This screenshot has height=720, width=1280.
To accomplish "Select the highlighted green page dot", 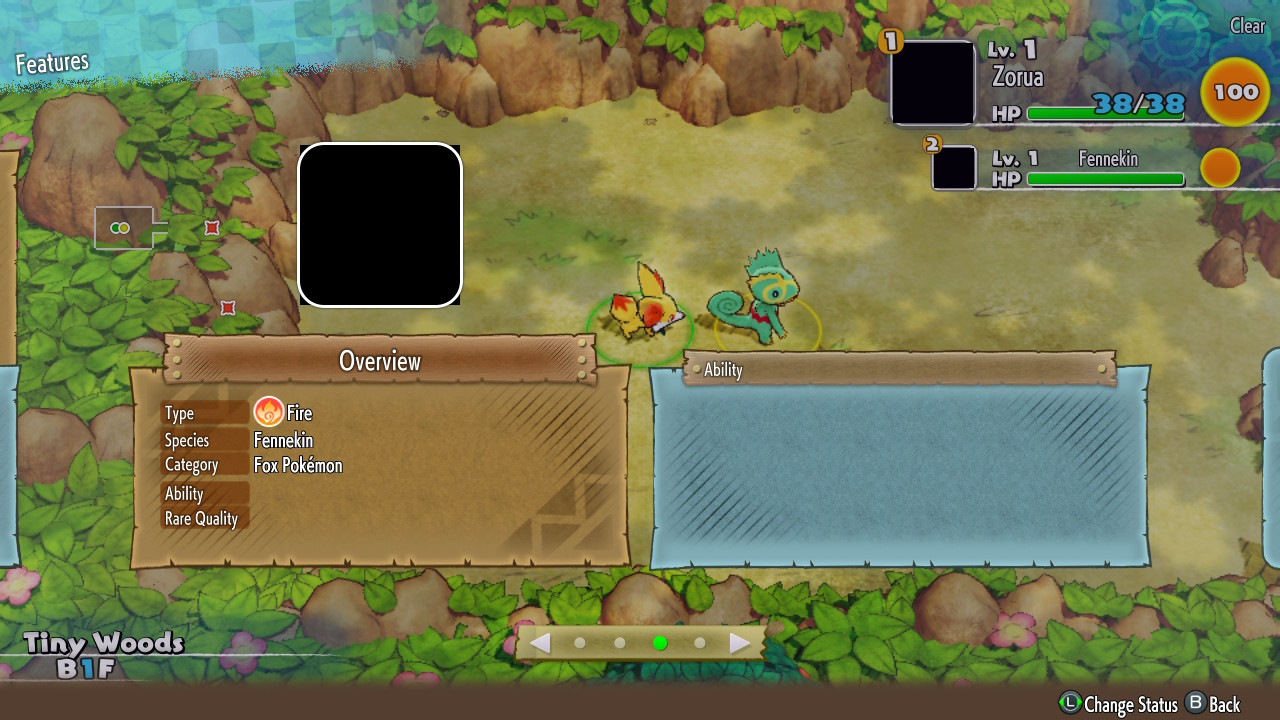I will coord(659,643).
